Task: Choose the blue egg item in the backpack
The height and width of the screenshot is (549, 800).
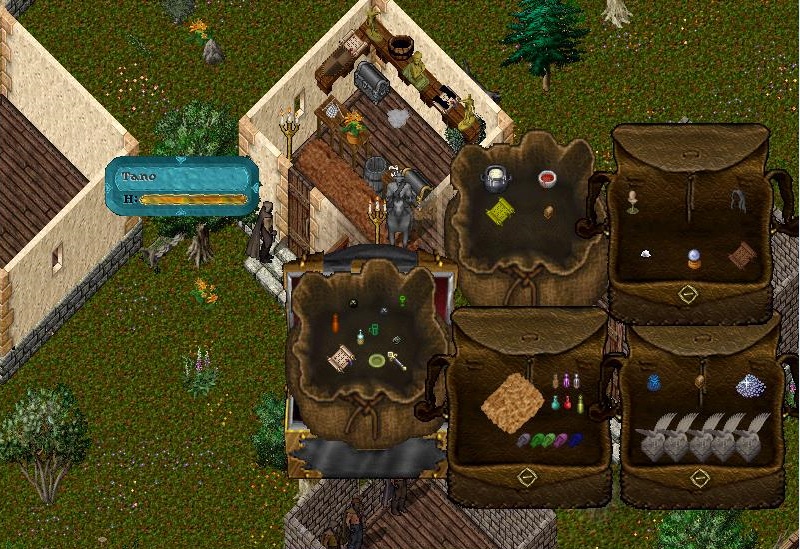Action: [x=654, y=382]
